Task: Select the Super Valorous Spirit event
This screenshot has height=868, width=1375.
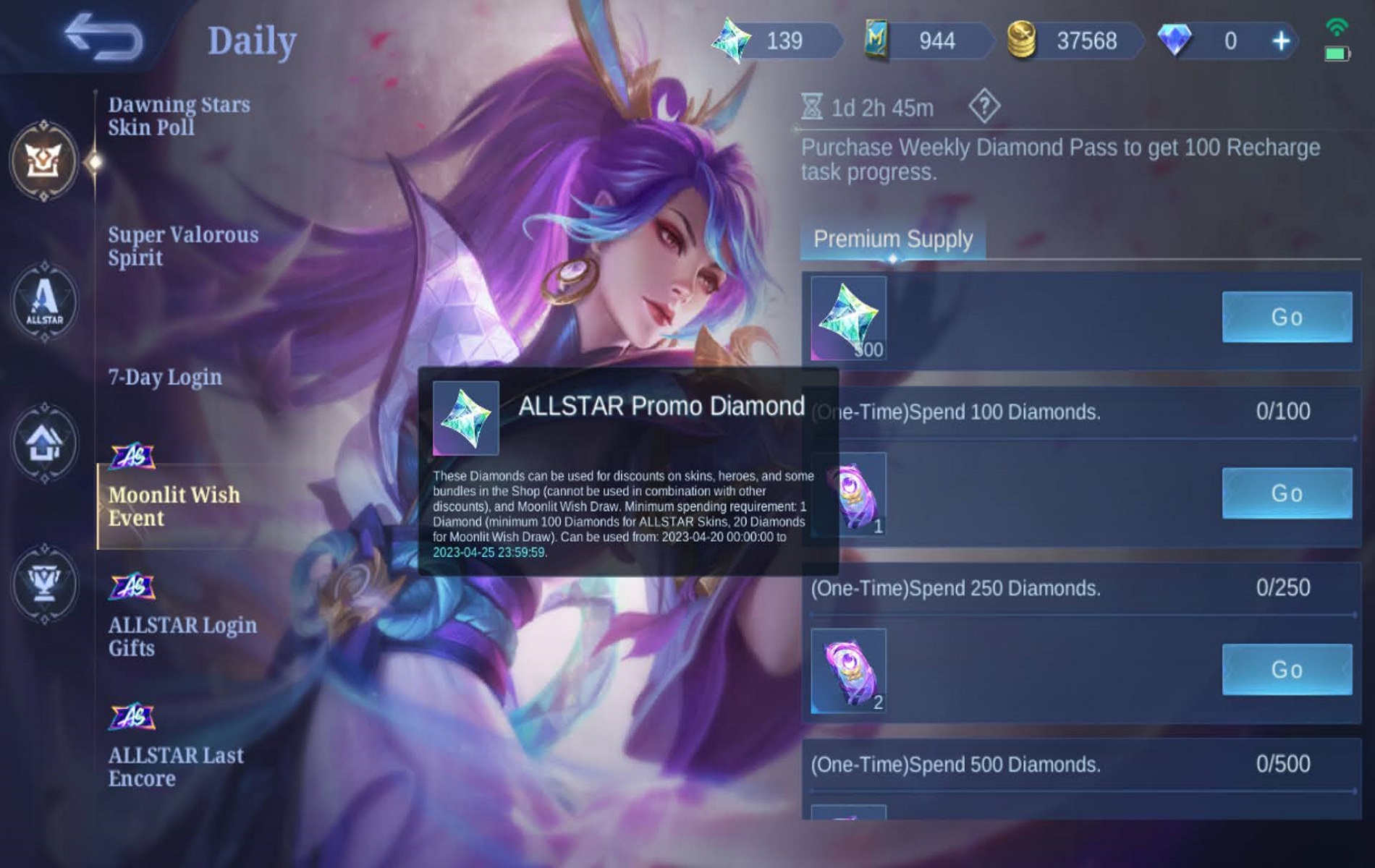Action: point(183,246)
